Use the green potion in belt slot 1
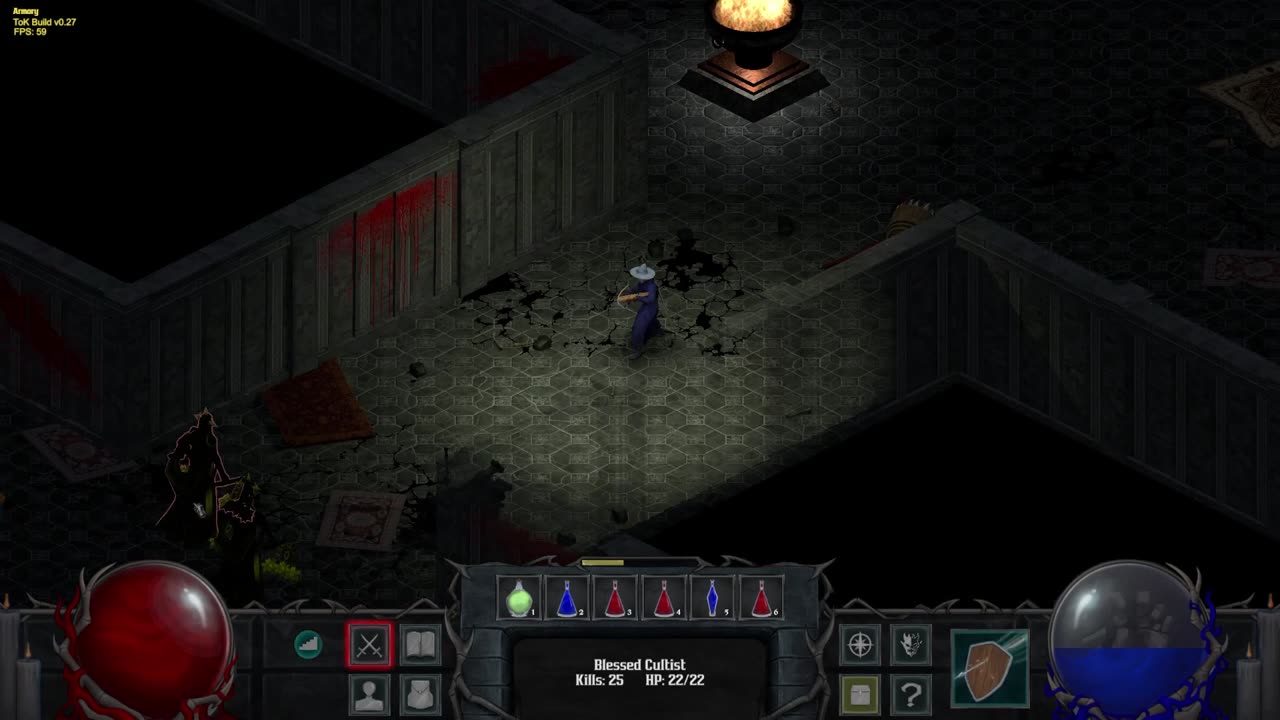1280x720 pixels. coord(519,599)
